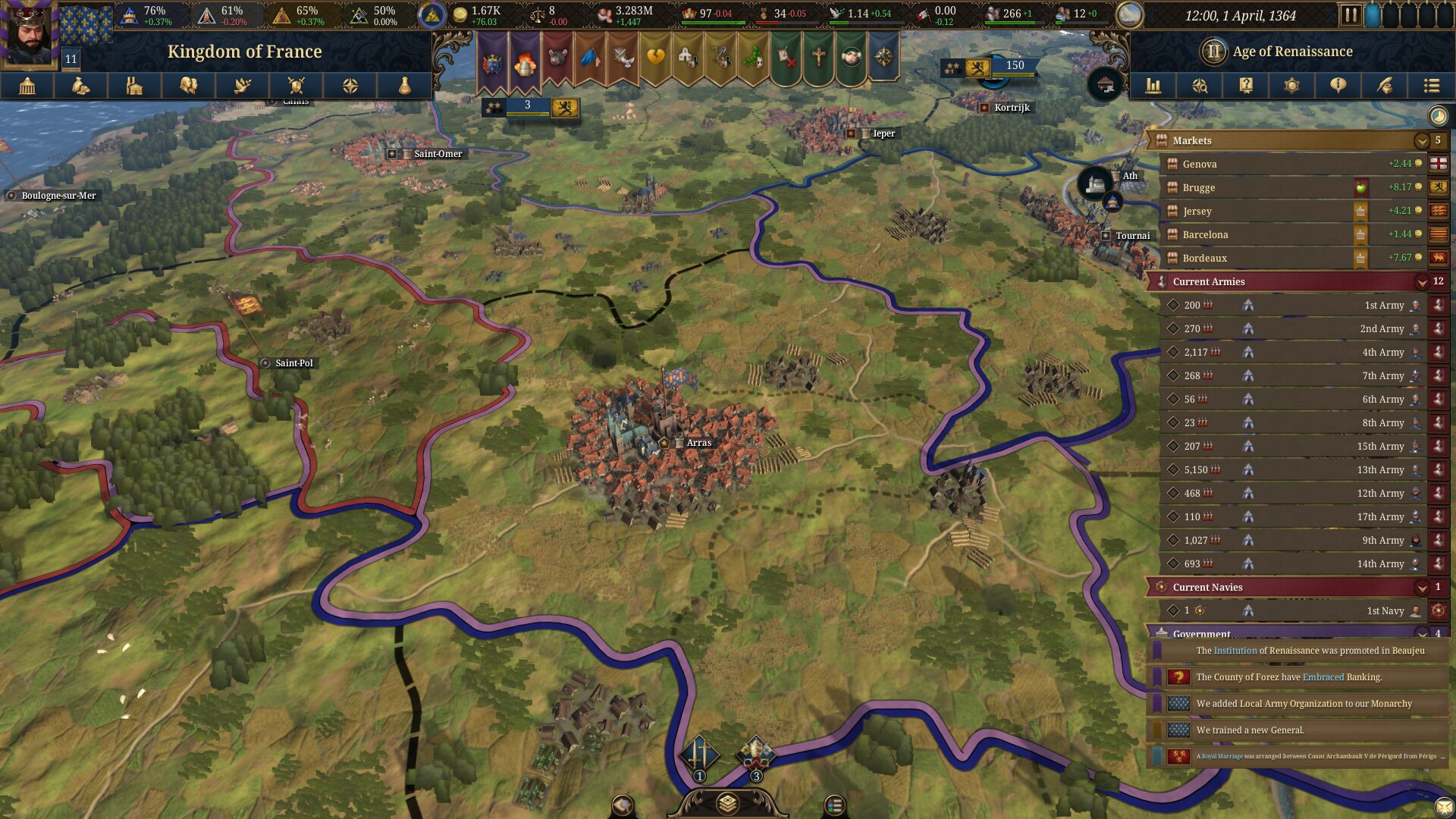The height and width of the screenshot is (819, 1456).
Task: Select the Arras city label on the map
Action: click(x=698, y=442)
